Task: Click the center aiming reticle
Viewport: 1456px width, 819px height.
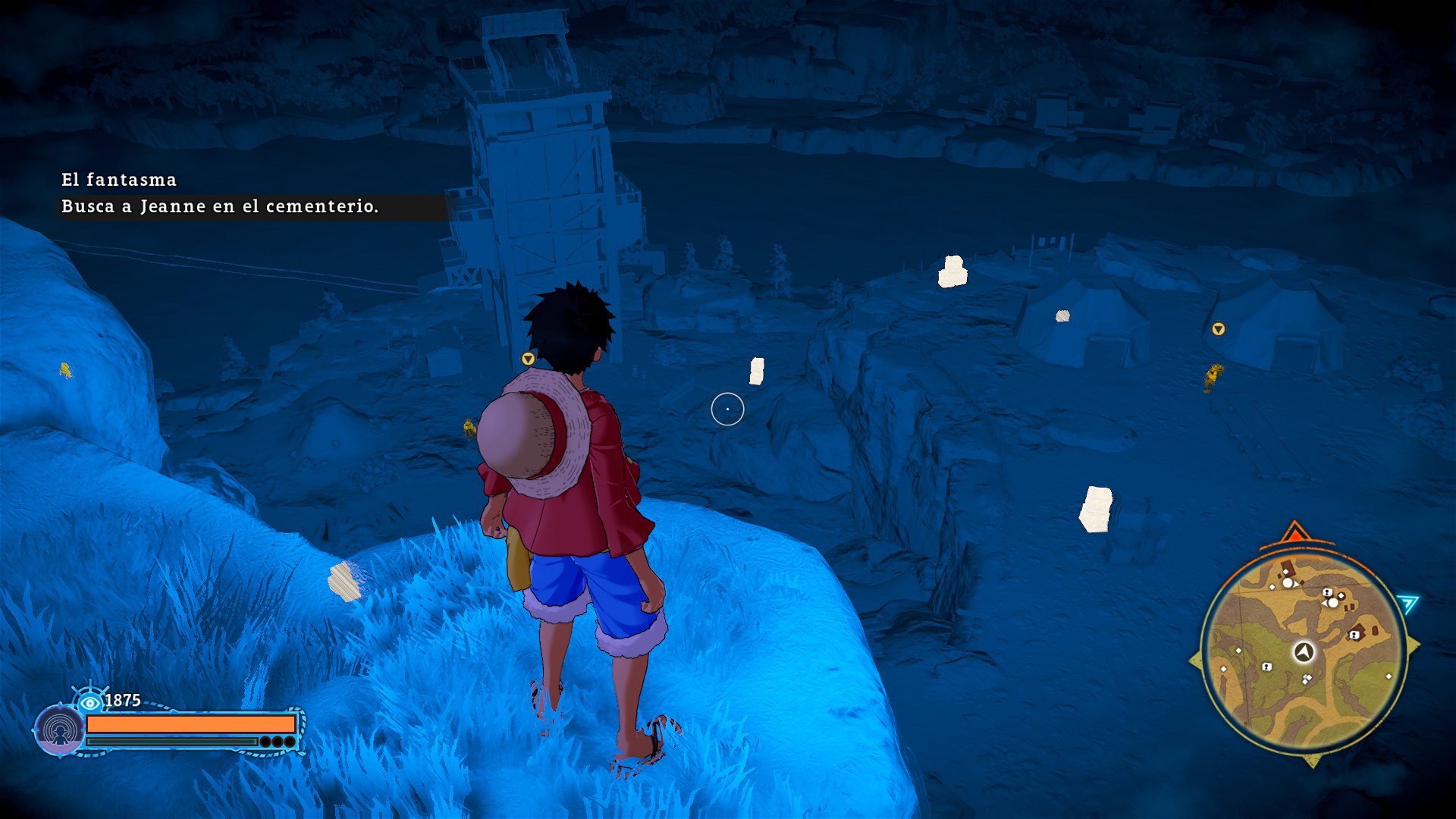Action: point(728,407)
